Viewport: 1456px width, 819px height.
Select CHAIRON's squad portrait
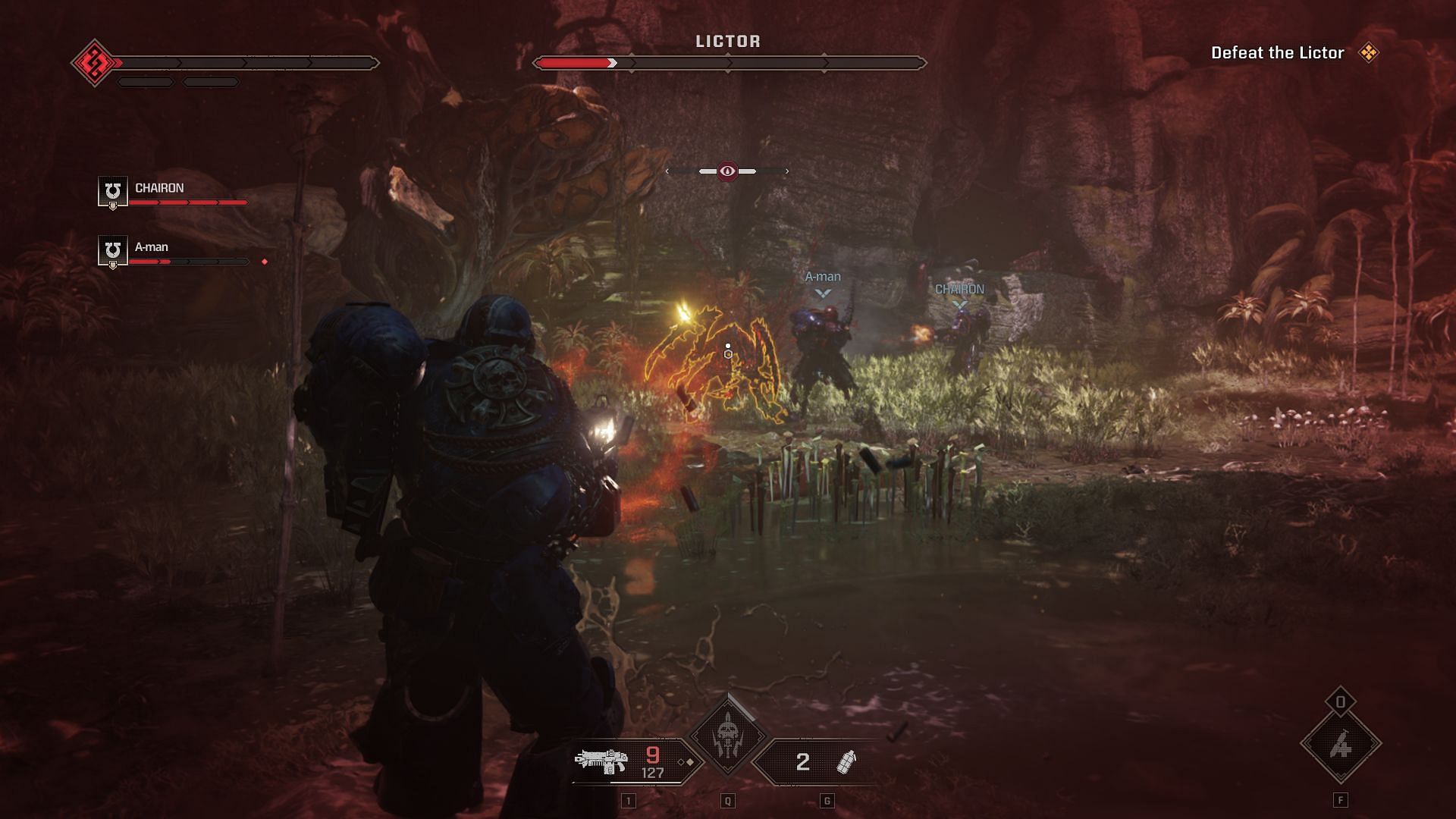tap(112, 191)
